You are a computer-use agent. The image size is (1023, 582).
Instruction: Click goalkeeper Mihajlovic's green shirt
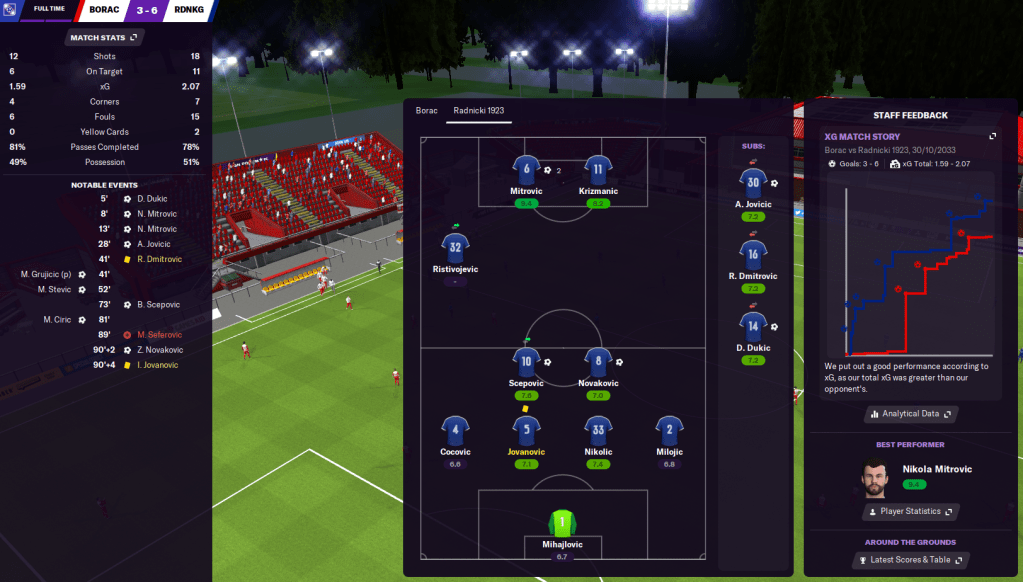pyautogui.click(x=562, y=521)
